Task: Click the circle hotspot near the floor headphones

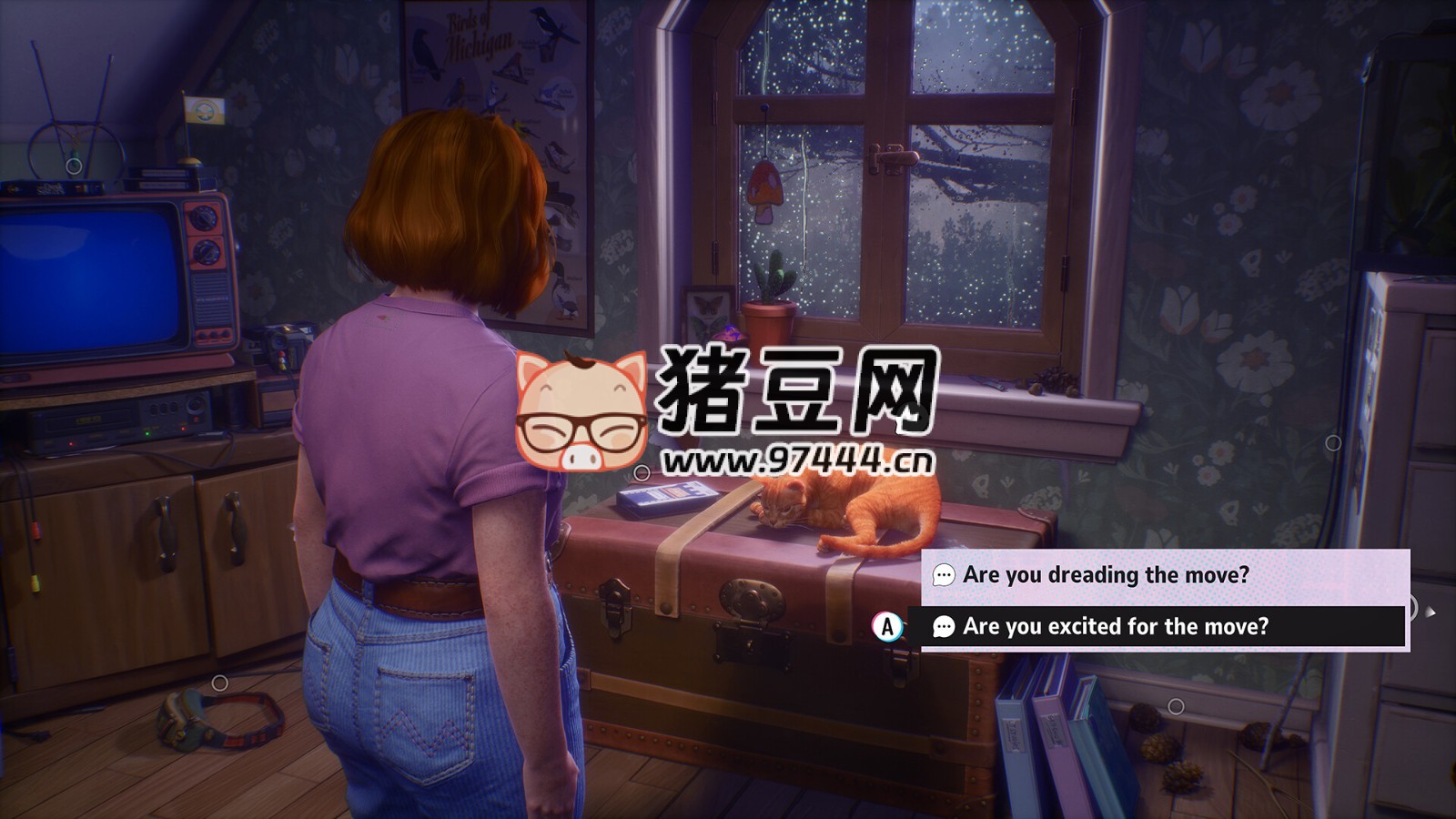Action: tap(218, 681)
